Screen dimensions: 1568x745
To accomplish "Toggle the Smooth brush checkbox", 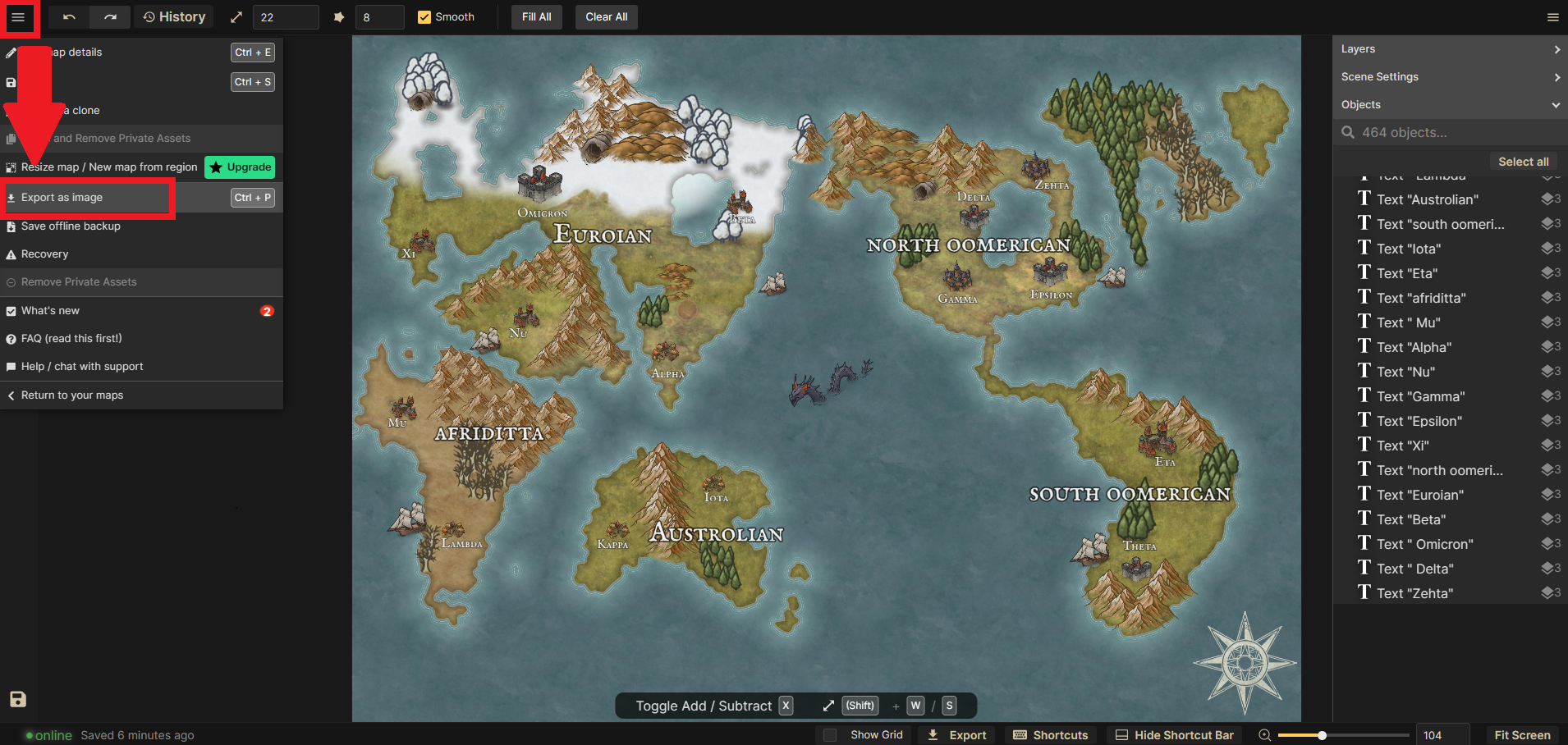I will point(424,16).
